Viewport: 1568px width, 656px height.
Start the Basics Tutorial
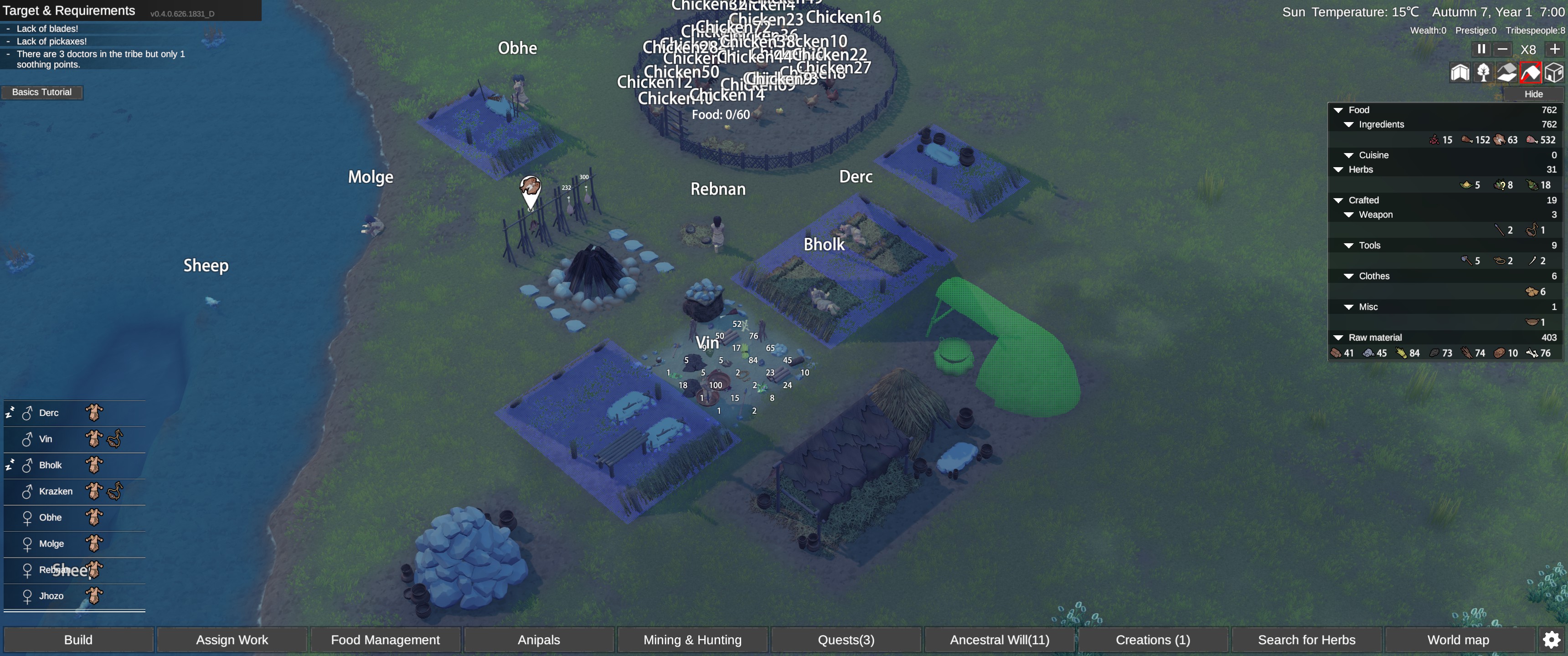click(x=42, y=92)
